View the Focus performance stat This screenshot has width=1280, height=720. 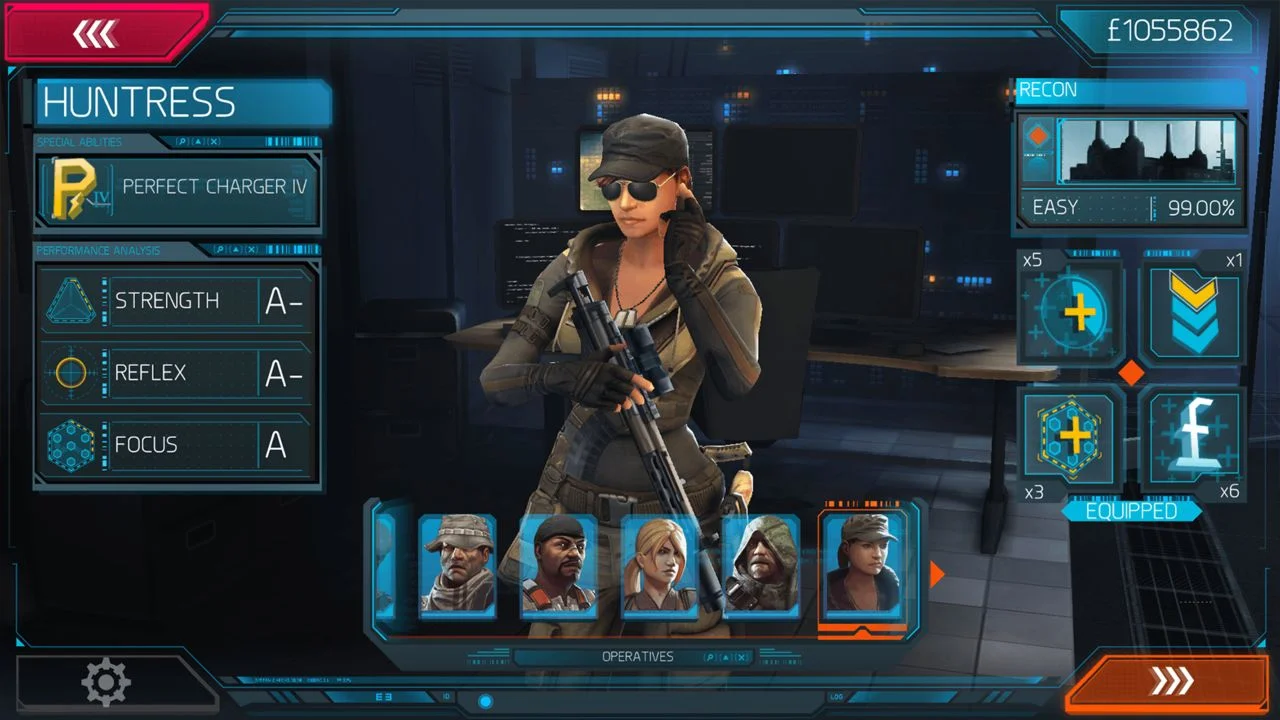click(x=178, y=445)
